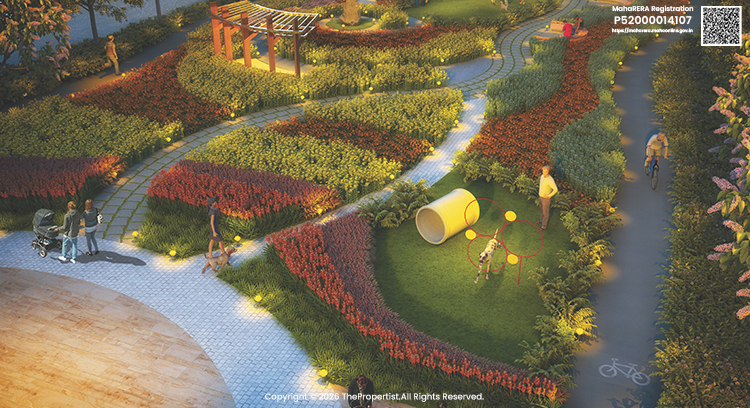Open the MahaRERA website link
This screenshot has width=750, height=408.
(651, 32)
